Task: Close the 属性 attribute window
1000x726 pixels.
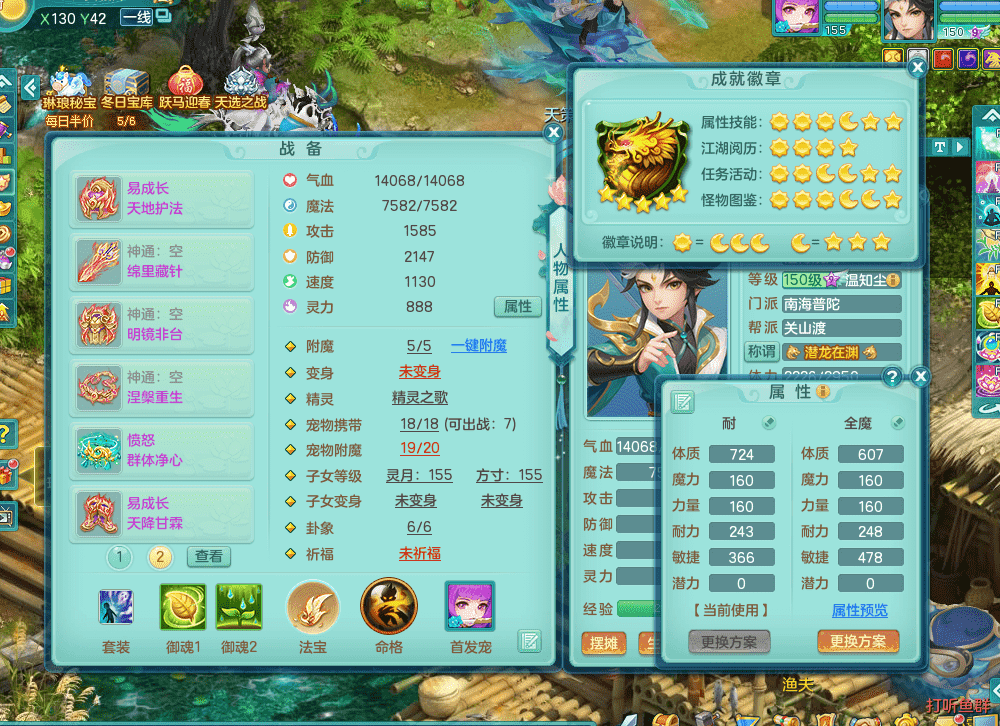Action: point(921,377)
